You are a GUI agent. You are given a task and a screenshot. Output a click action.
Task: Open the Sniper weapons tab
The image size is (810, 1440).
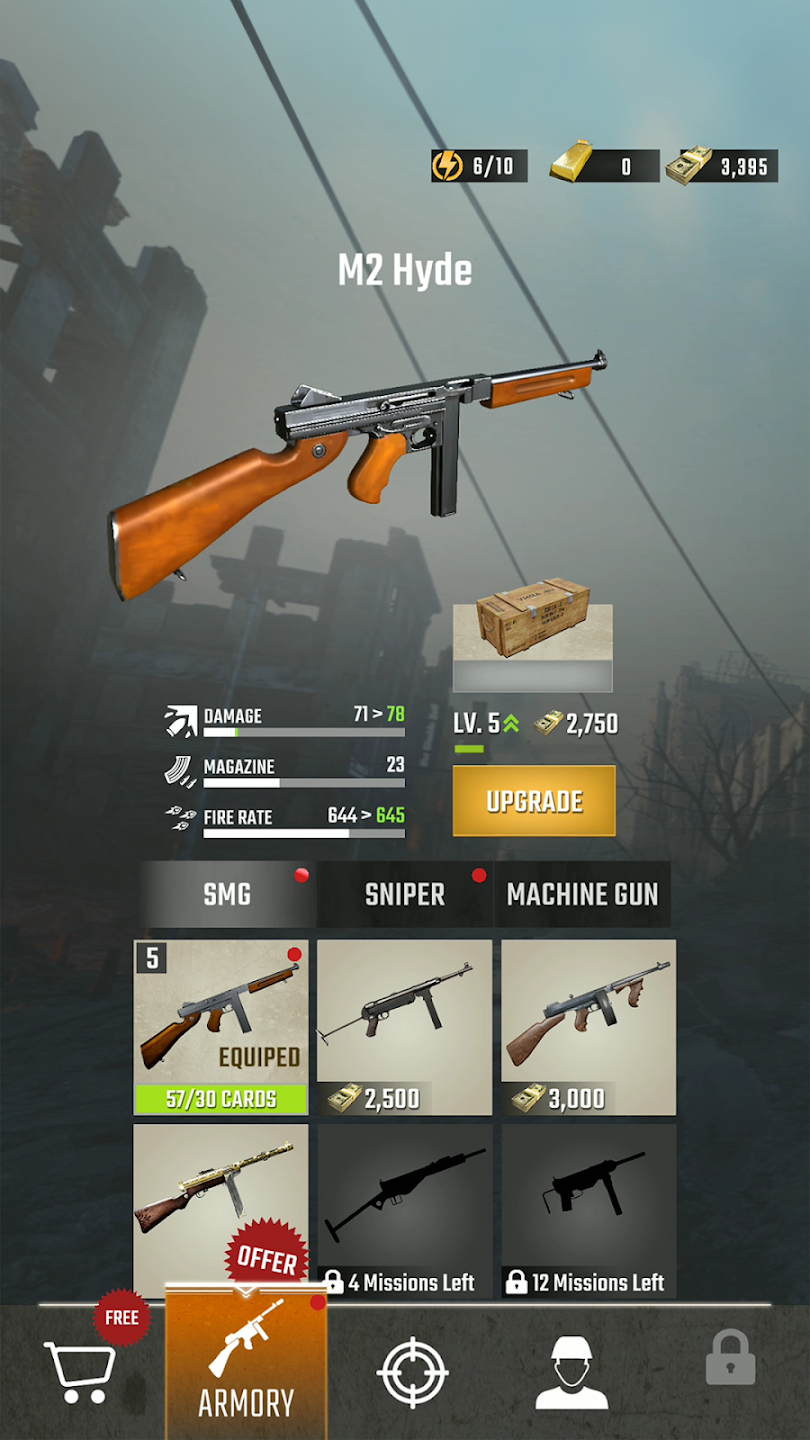point(405,894)
